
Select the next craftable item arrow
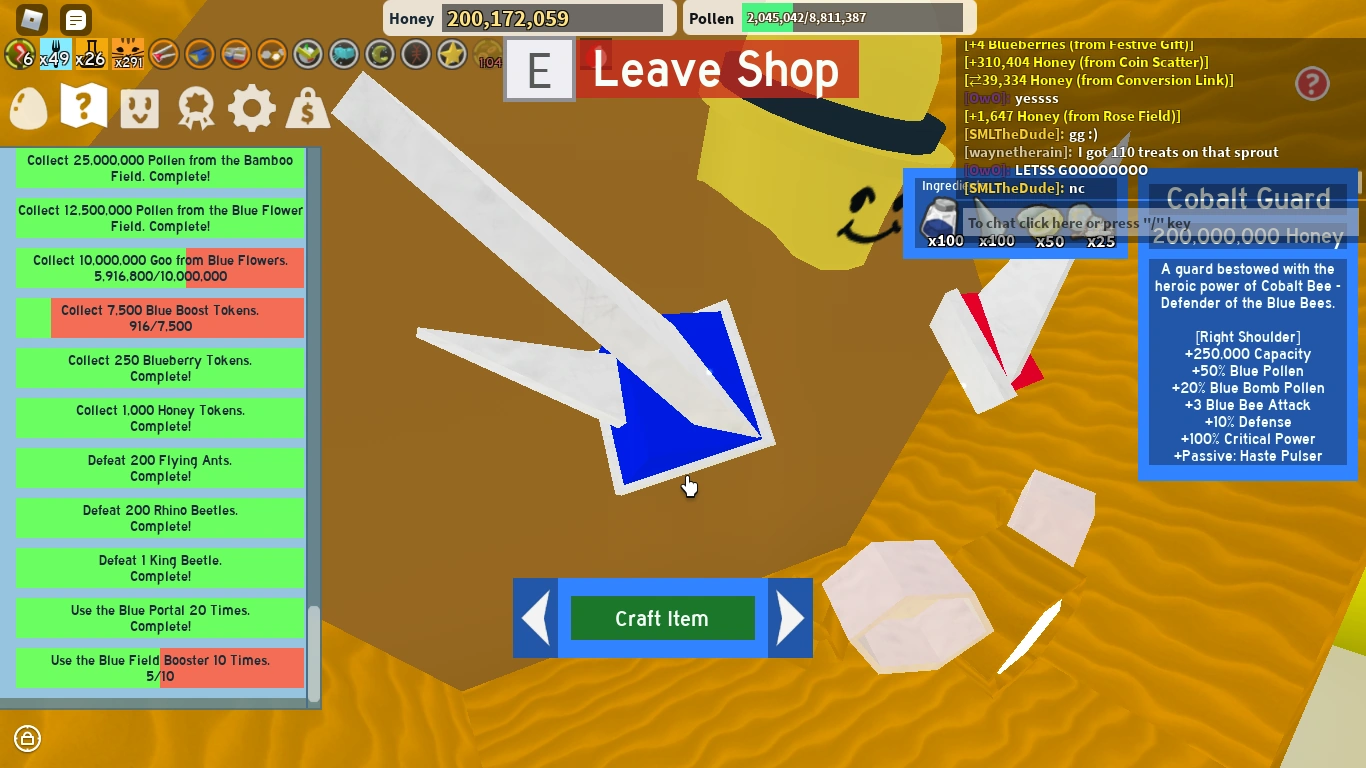point(790,618)
